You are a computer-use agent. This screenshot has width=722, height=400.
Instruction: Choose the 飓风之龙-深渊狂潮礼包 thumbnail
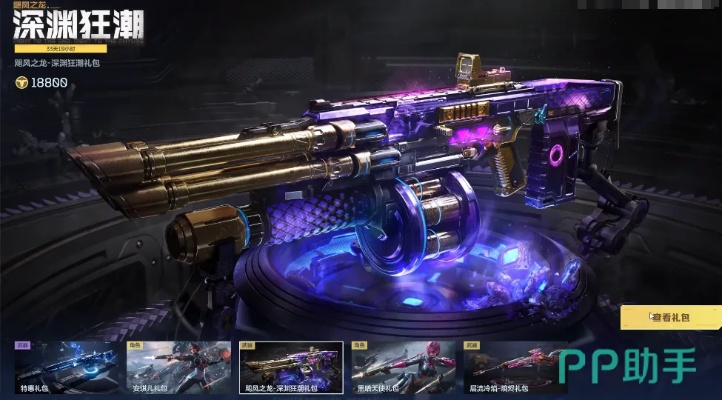click(x=290, y=369)
